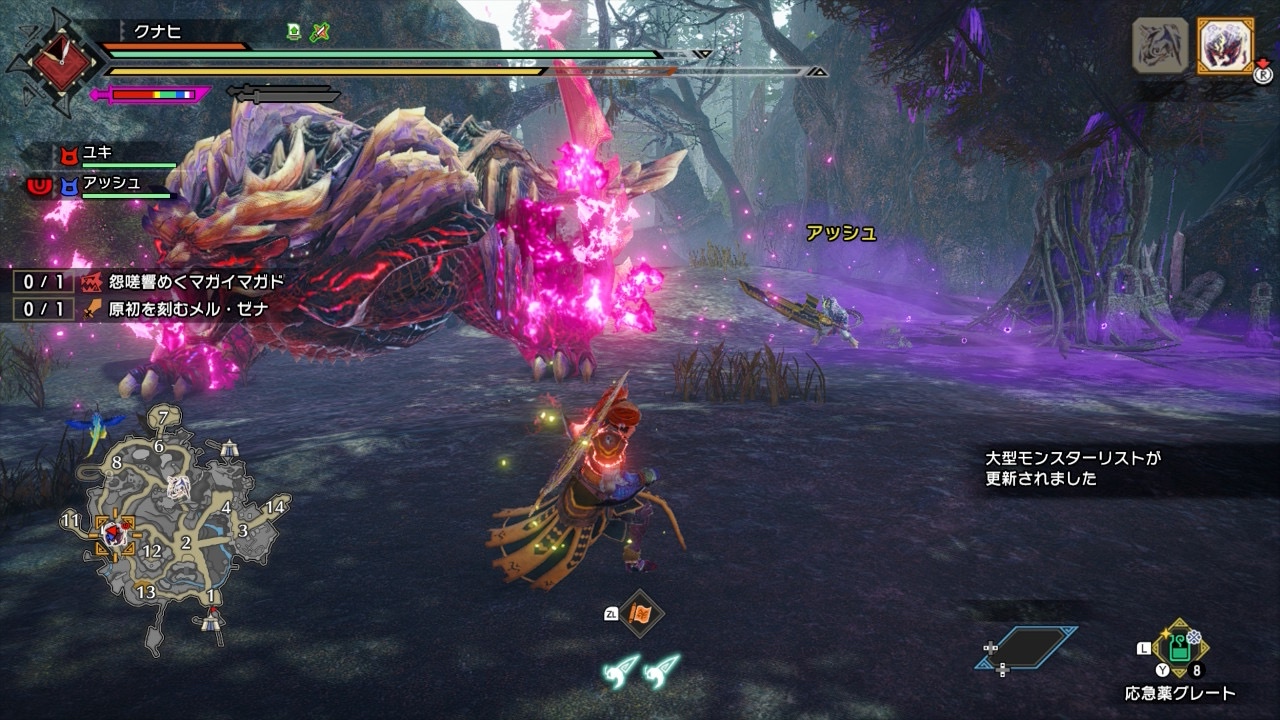This screenshot has height=720, width=1280.
Task: Click the left wirebug charge icon
Action: (x=620, y=670)
